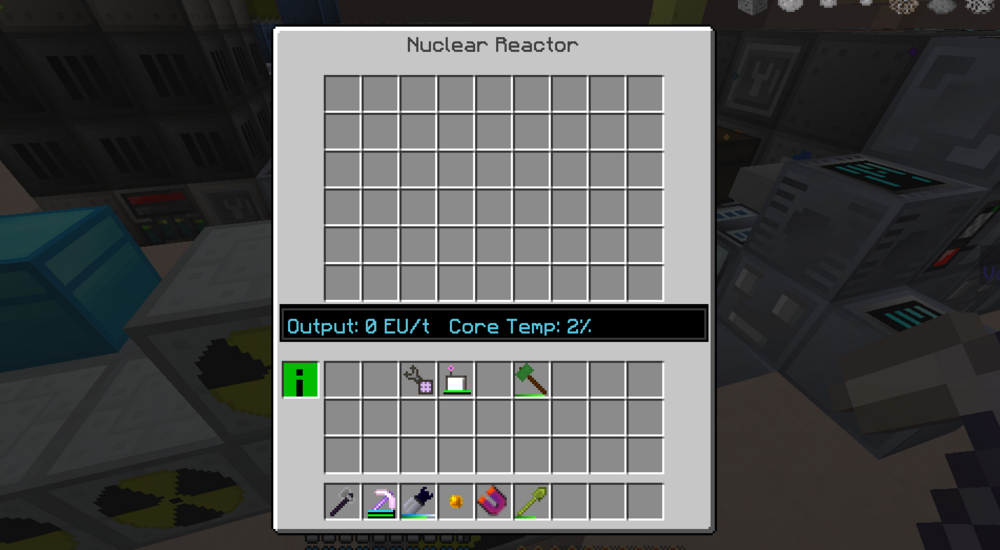
Task: Select the dark wrench in hotbar
Action: 342,501
